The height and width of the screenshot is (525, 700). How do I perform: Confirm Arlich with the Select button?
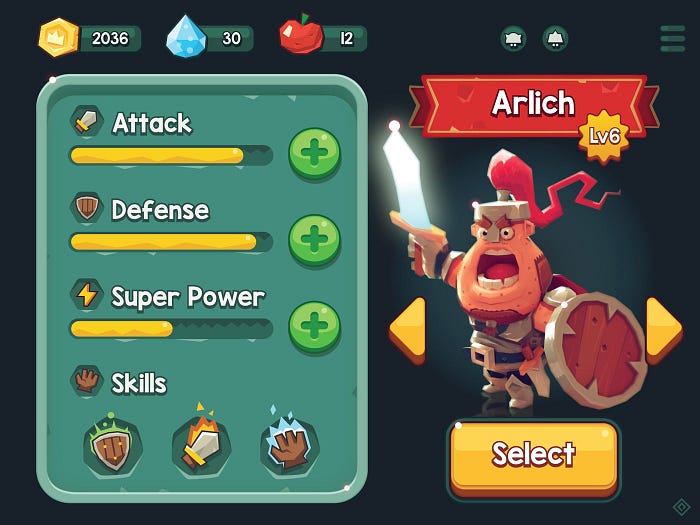[533, 455]
